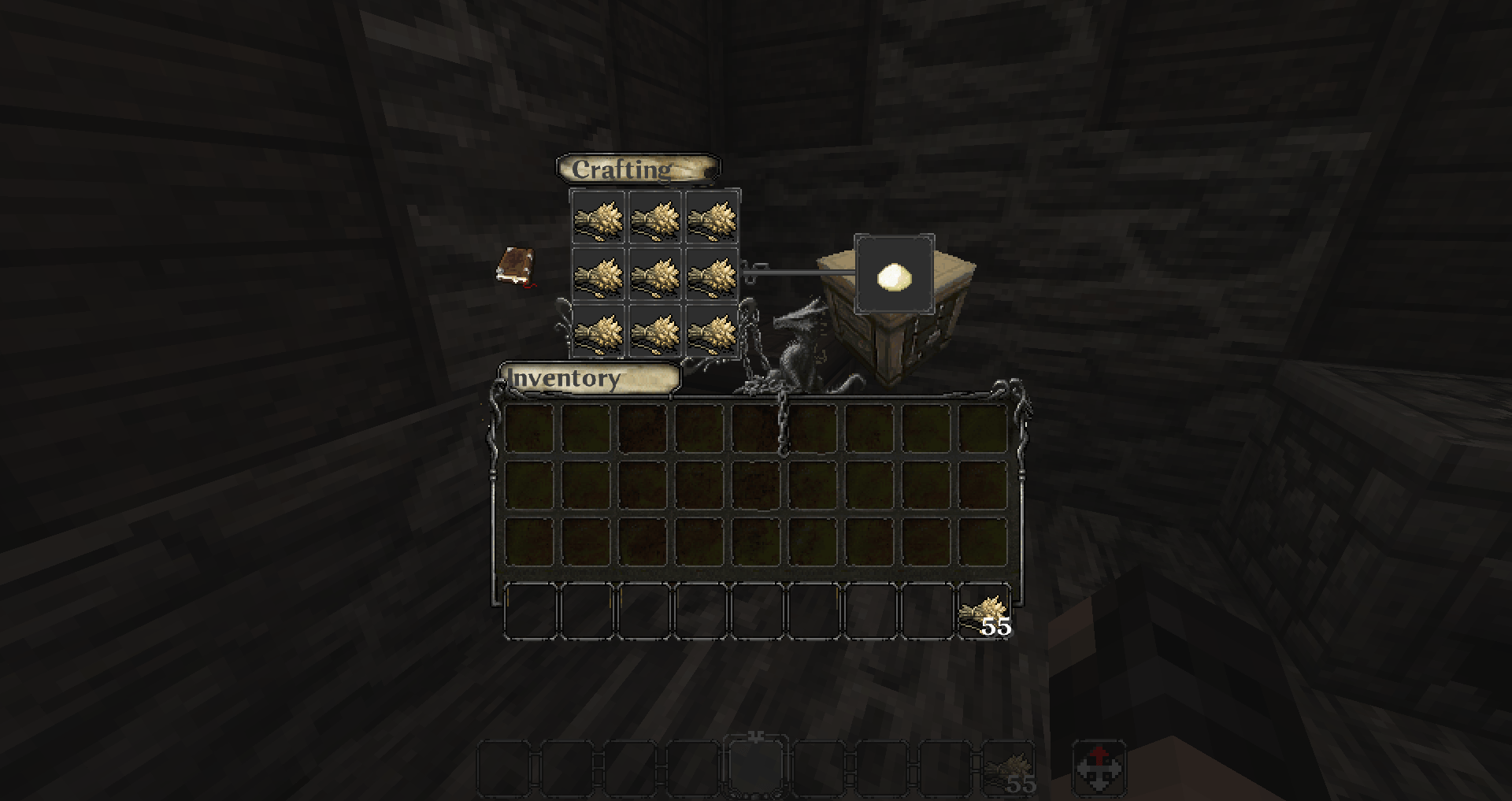
Task: Select wheat in top-middle crafting slot
Action: click(654, 219)
